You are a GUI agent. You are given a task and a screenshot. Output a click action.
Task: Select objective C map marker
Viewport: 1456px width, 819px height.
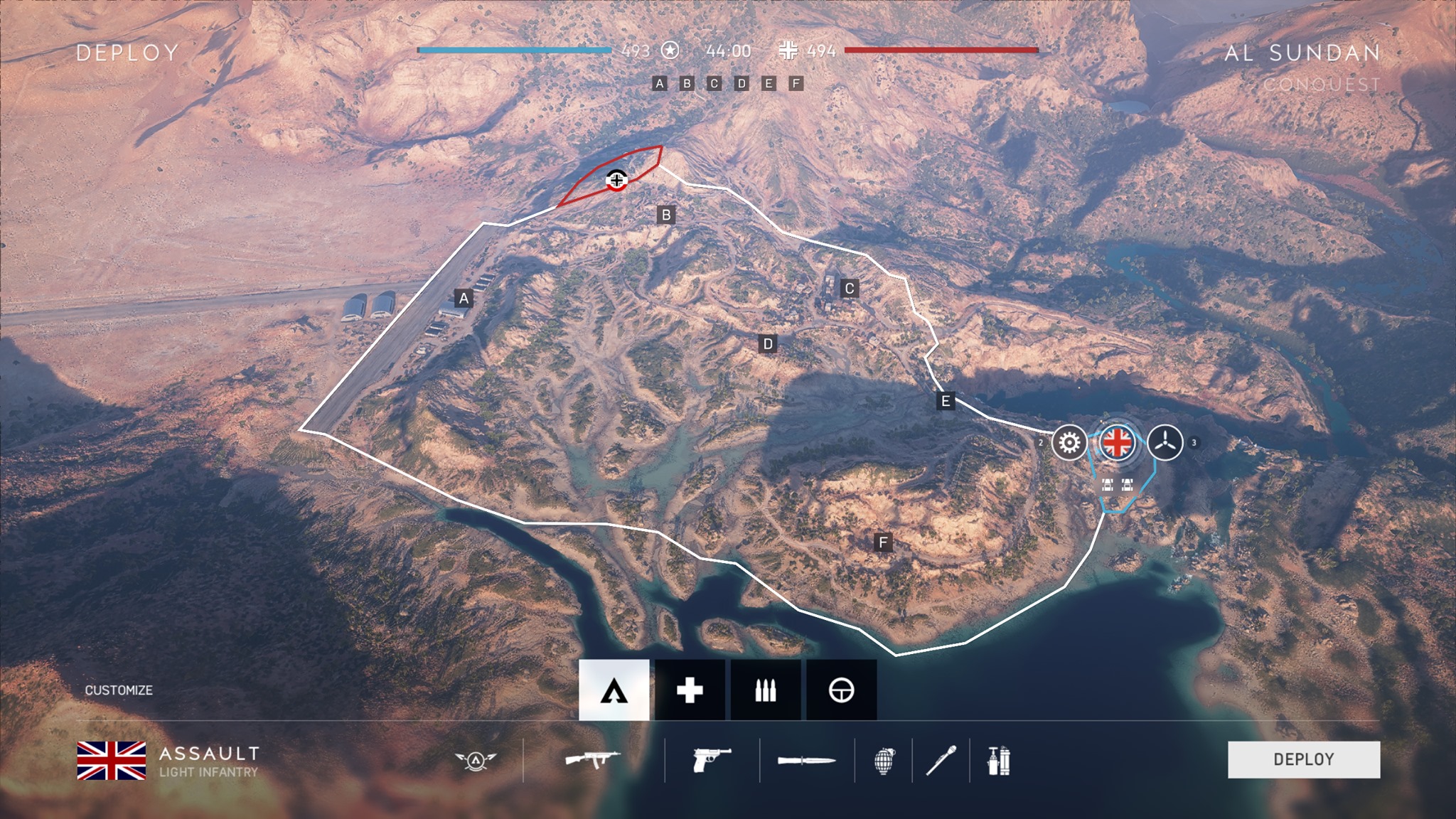(849, 289)
